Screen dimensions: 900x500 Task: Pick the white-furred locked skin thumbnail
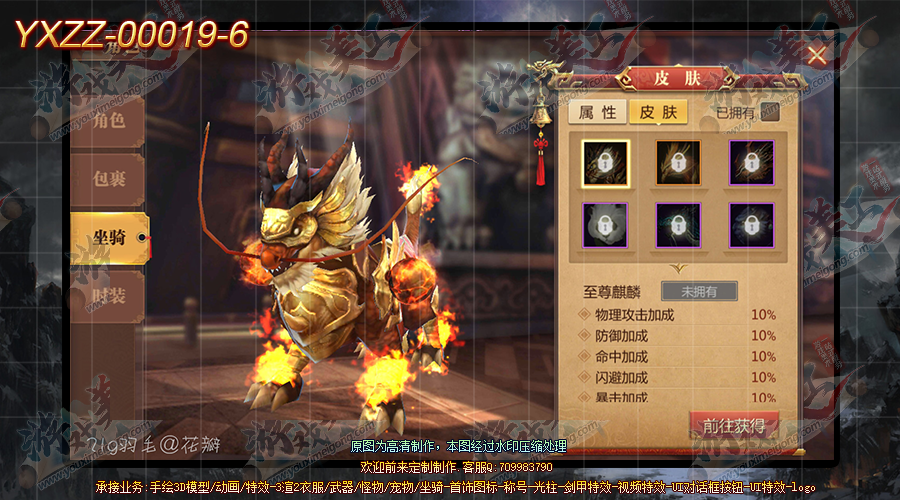tap(605, 225)
